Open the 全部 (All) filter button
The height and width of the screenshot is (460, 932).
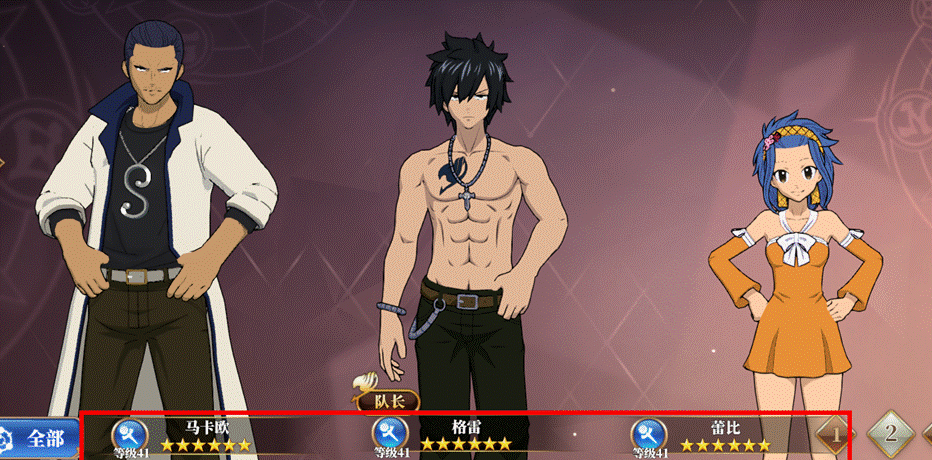[x=38, y=438]
